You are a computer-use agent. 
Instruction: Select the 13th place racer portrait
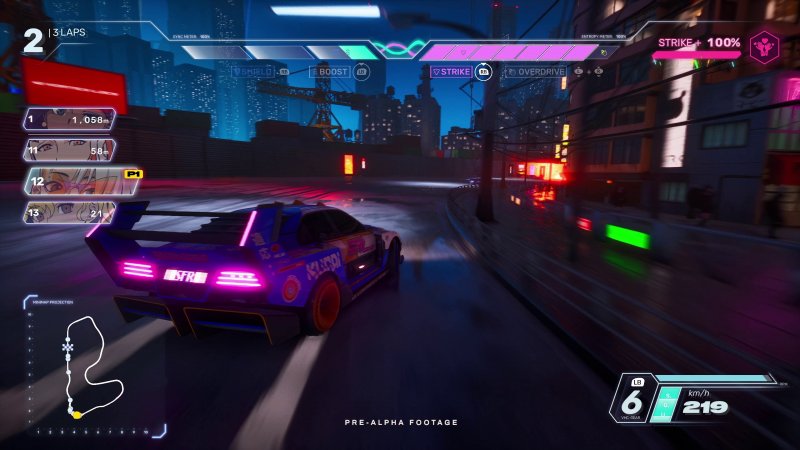68,212
